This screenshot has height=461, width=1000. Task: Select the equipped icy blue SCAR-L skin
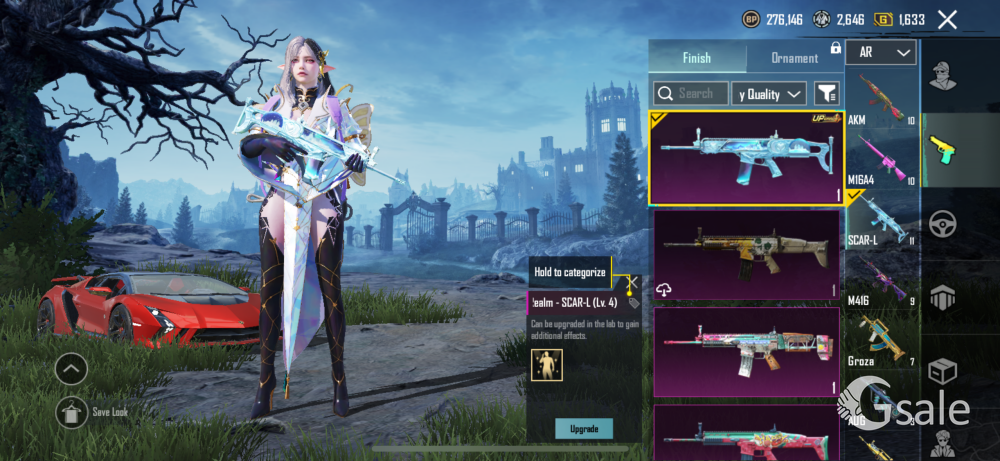point(745,158)
